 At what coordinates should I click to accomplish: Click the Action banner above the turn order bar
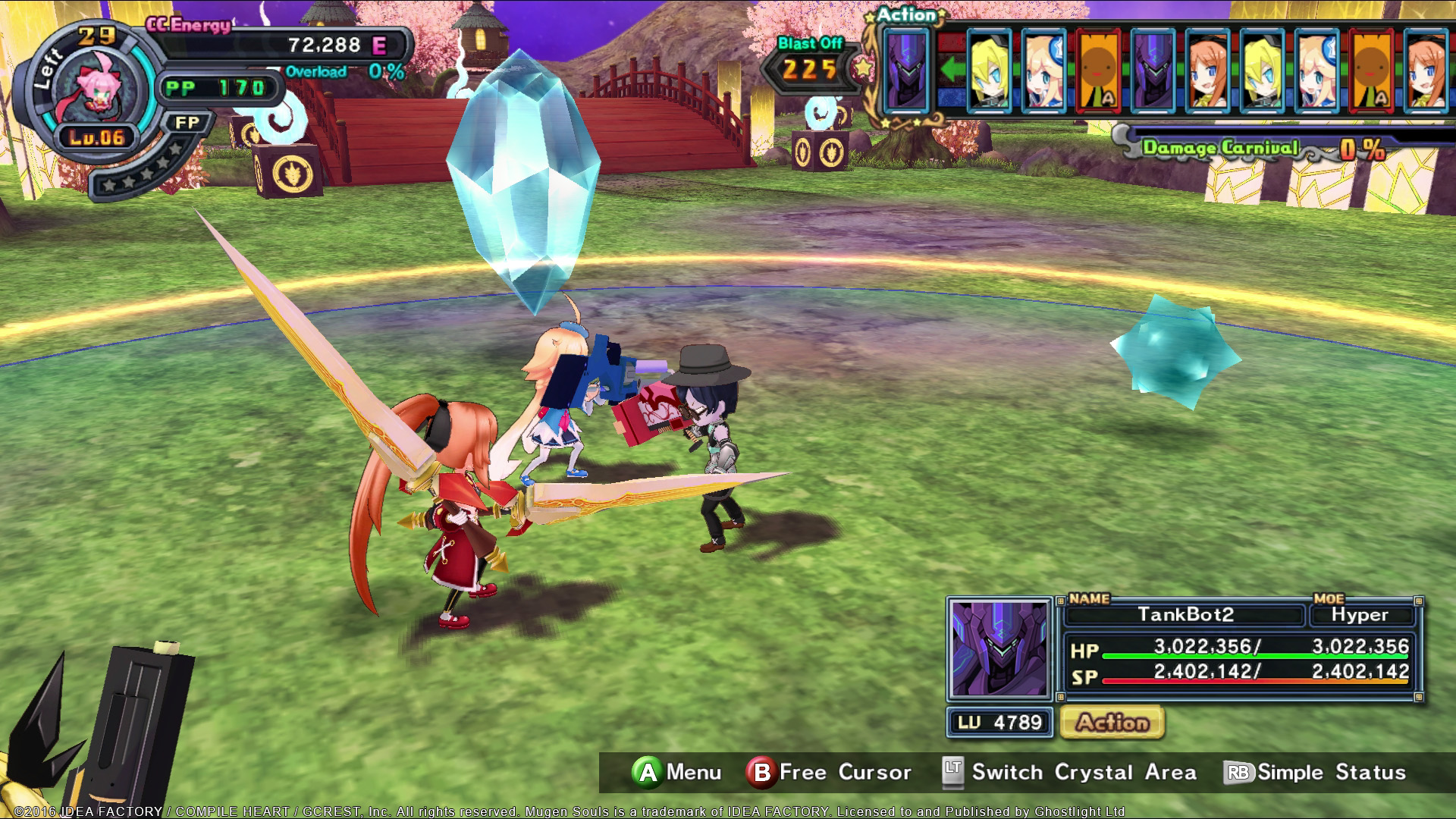click(x=908, y=14)
